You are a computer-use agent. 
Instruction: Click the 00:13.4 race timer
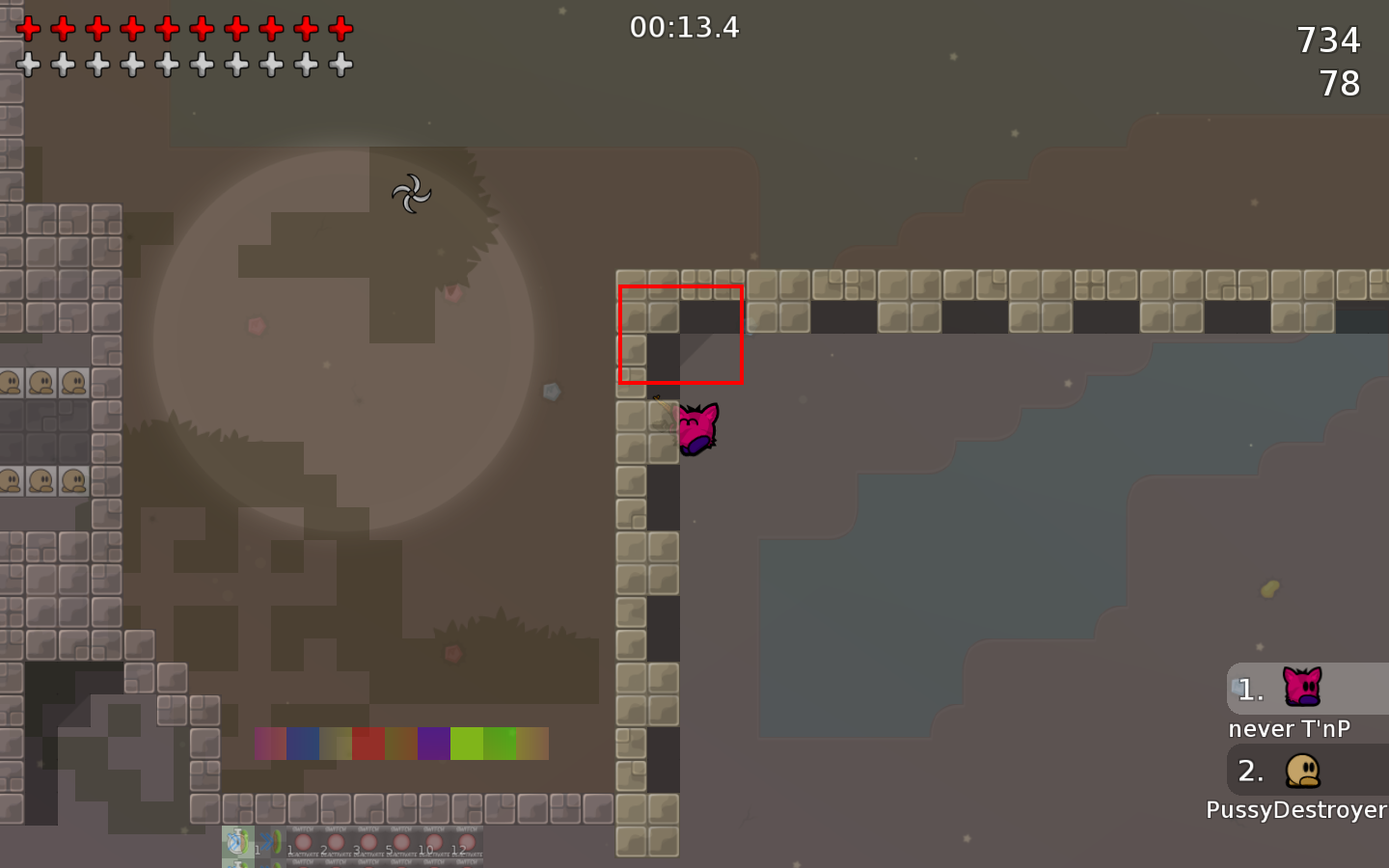click(x=685, y=28)
